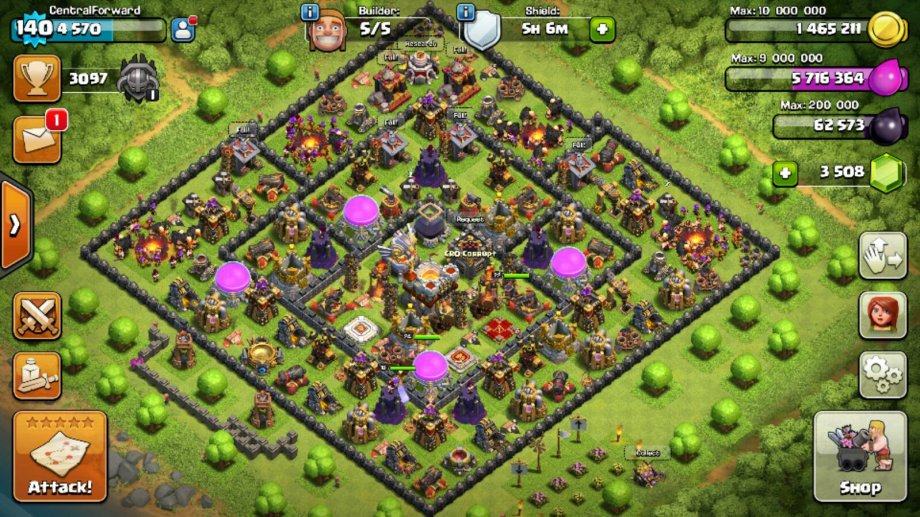The height and width of the screenshot is (517, 920).
Task: Tap the league badge next to trophies
Action: (138, 78)
